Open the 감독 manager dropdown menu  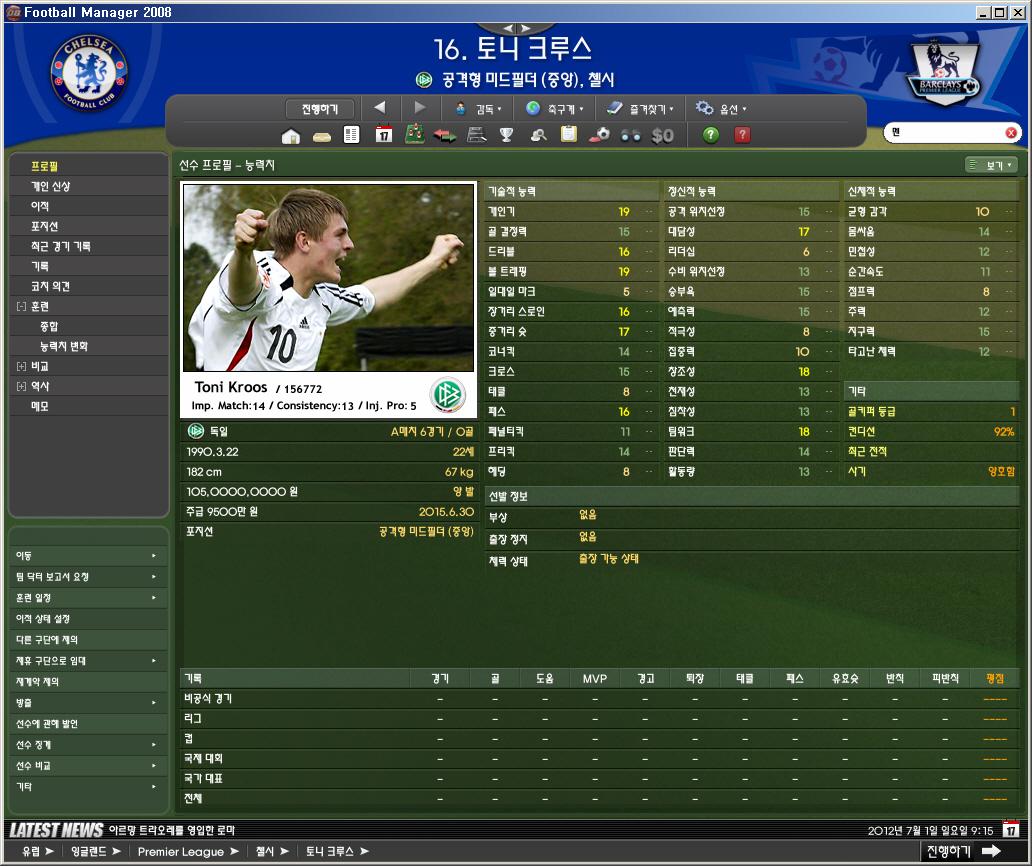pyautogui.click(x=478, y=109)
